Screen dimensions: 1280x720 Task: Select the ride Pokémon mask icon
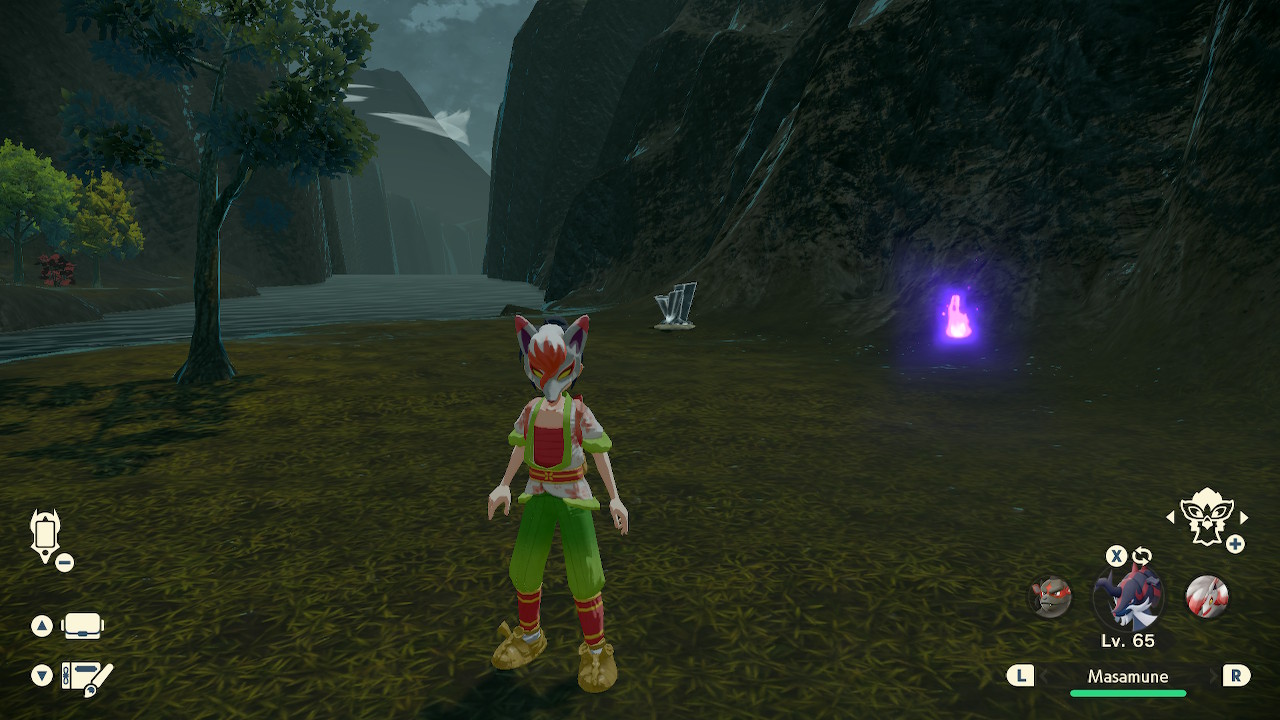click(1205, 516)
